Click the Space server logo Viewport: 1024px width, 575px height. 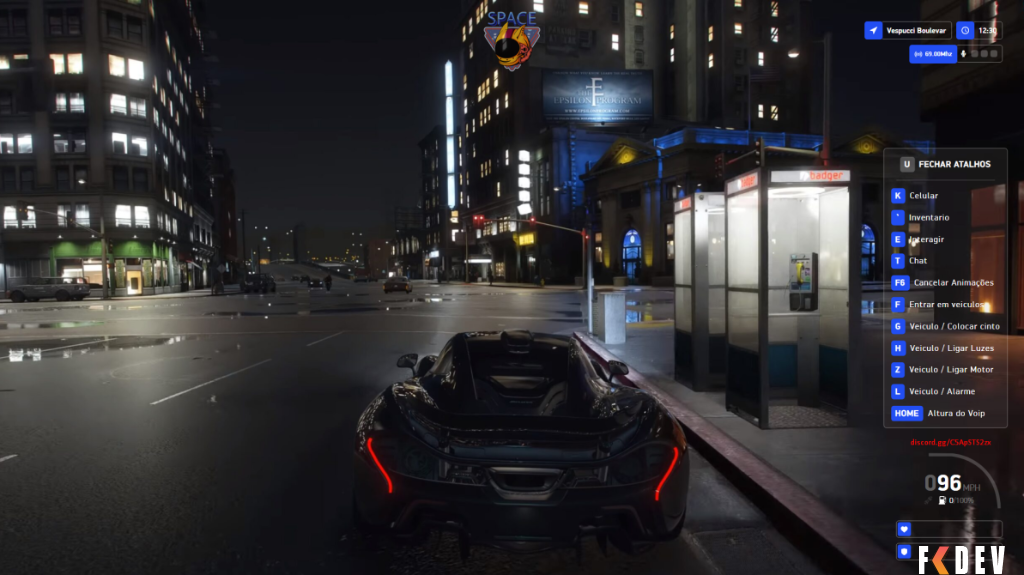click(x=511, y=40)
